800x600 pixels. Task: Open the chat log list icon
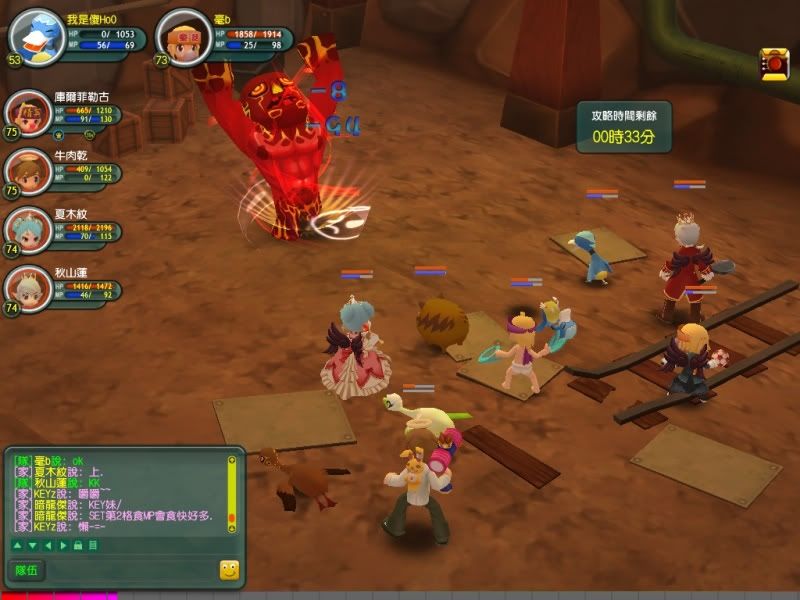coord(92,545)
